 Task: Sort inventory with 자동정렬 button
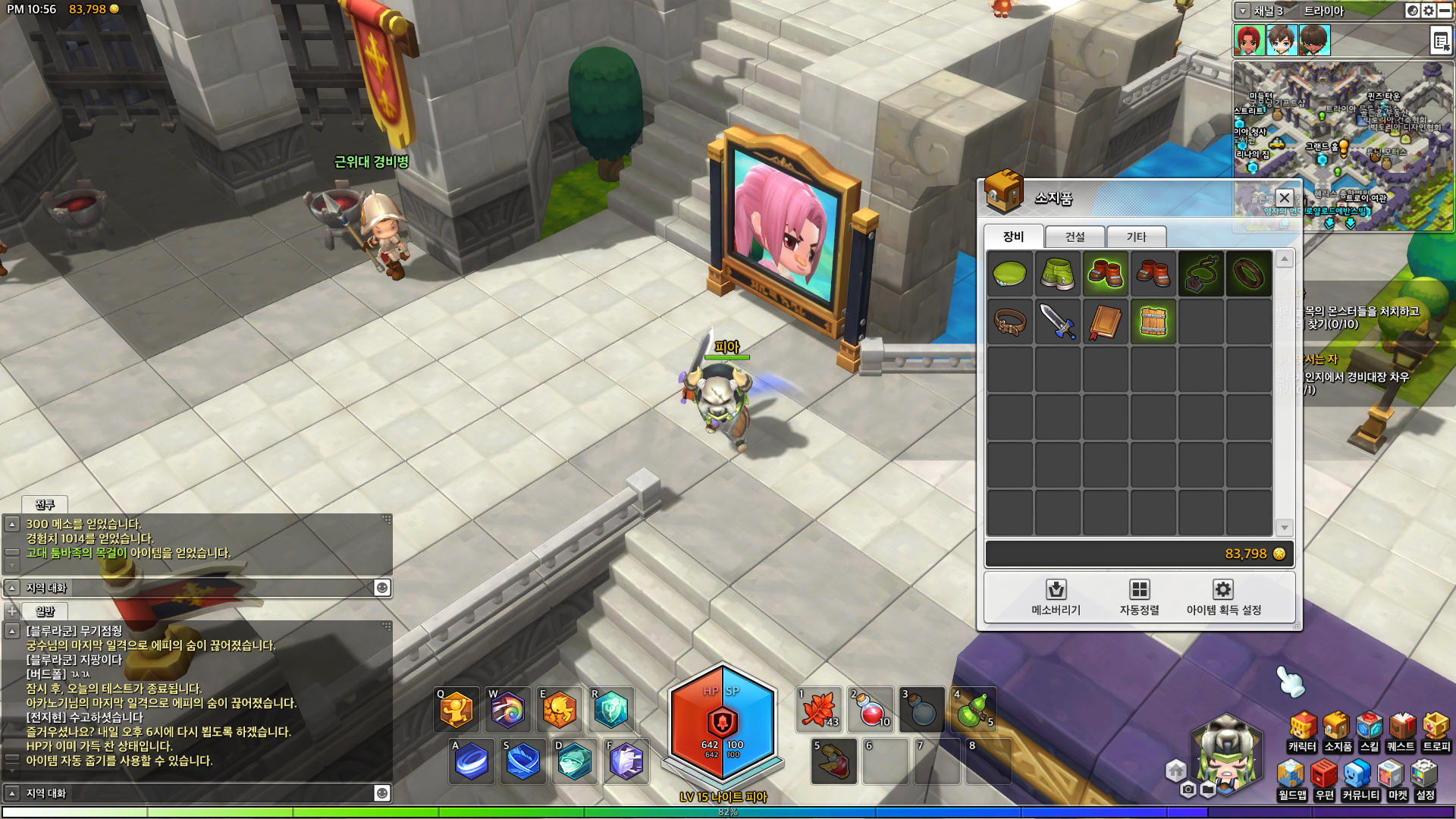pyautogui.click(x=1139, y=597)
